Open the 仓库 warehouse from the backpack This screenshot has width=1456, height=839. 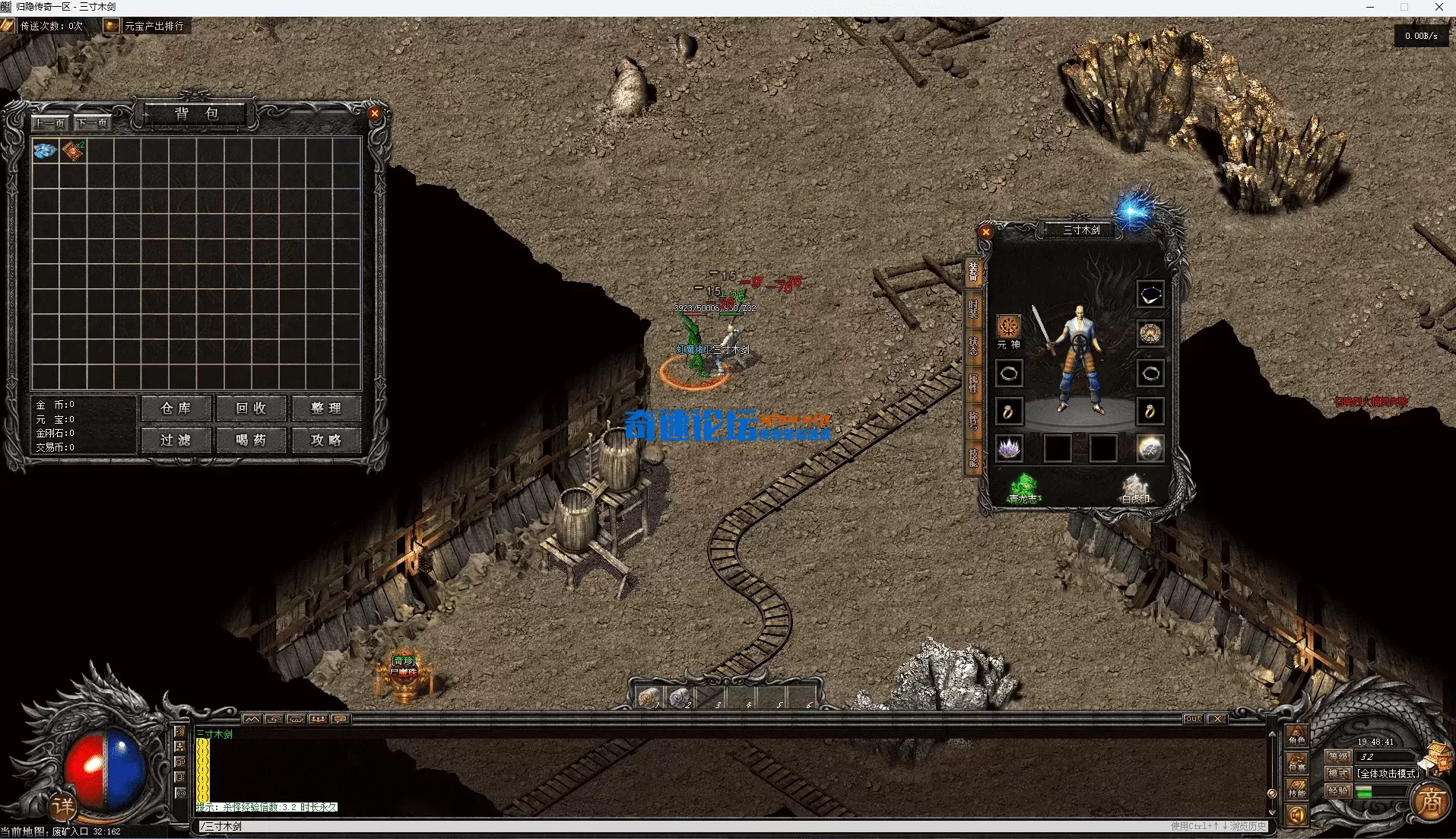[176, 408]
